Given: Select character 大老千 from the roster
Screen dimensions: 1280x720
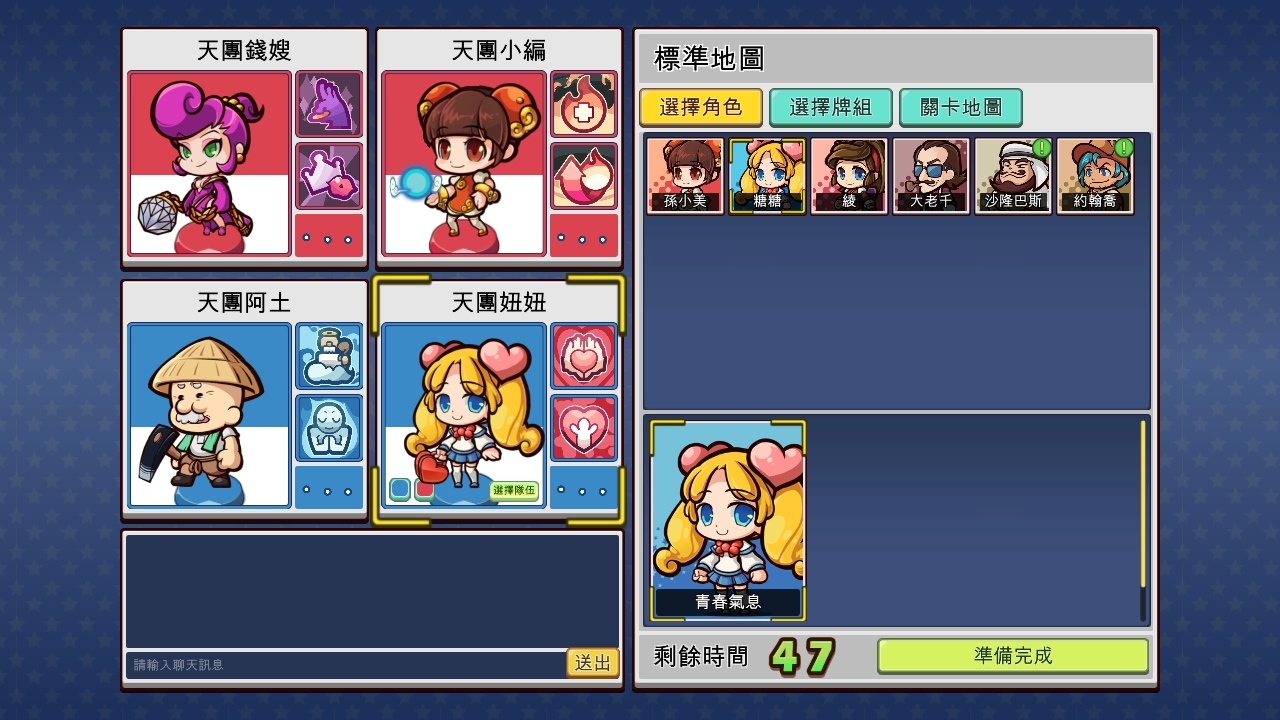Looking at the screenshot, I should pos(931,175).
